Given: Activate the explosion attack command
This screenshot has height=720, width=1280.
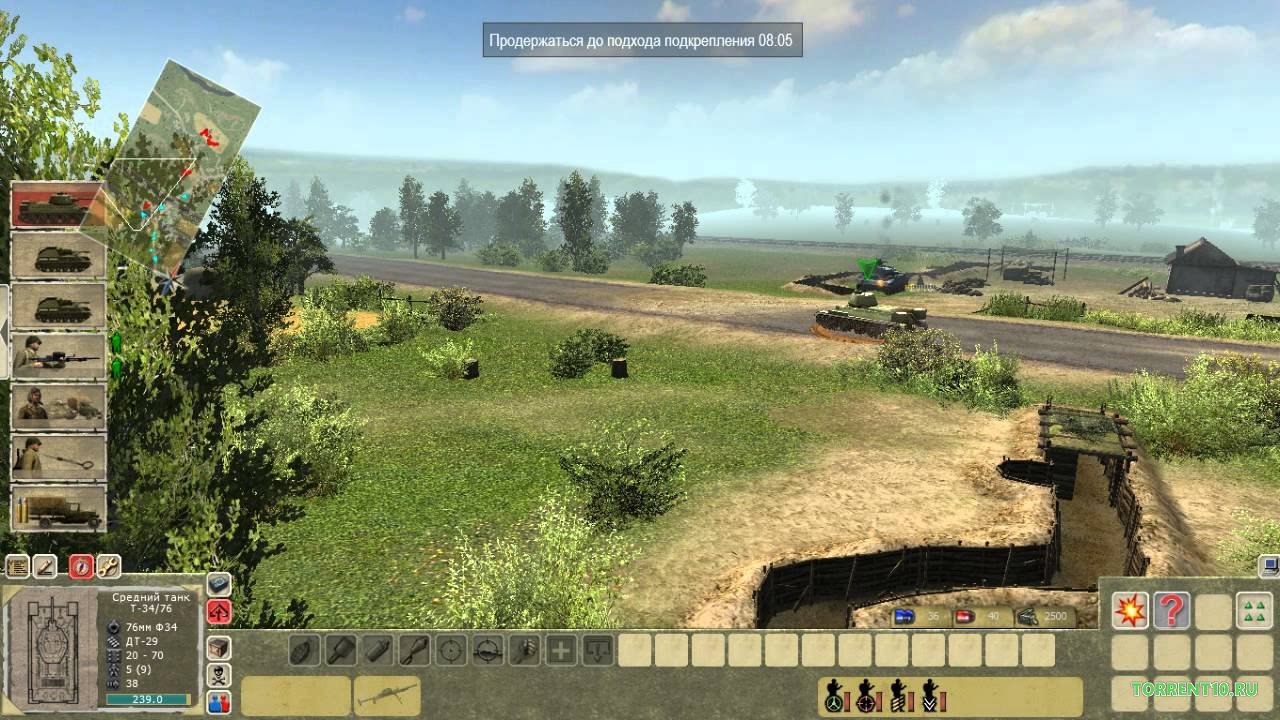Looking at the screenshot, I should pyautogui.click(x=1130, y=610).
